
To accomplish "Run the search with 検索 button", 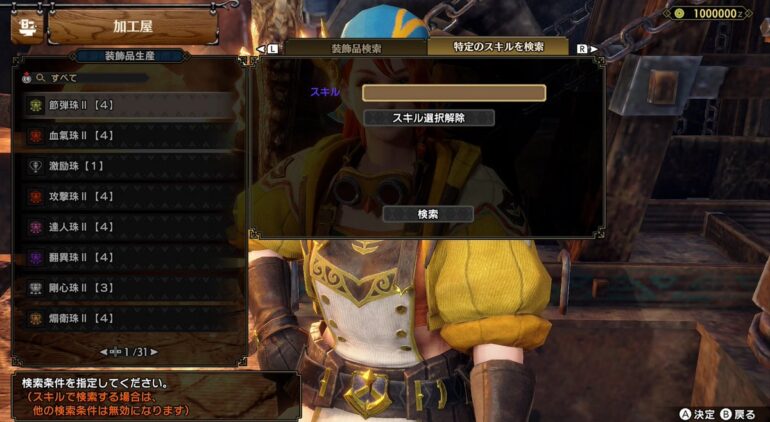I will (x=428, y=214).
